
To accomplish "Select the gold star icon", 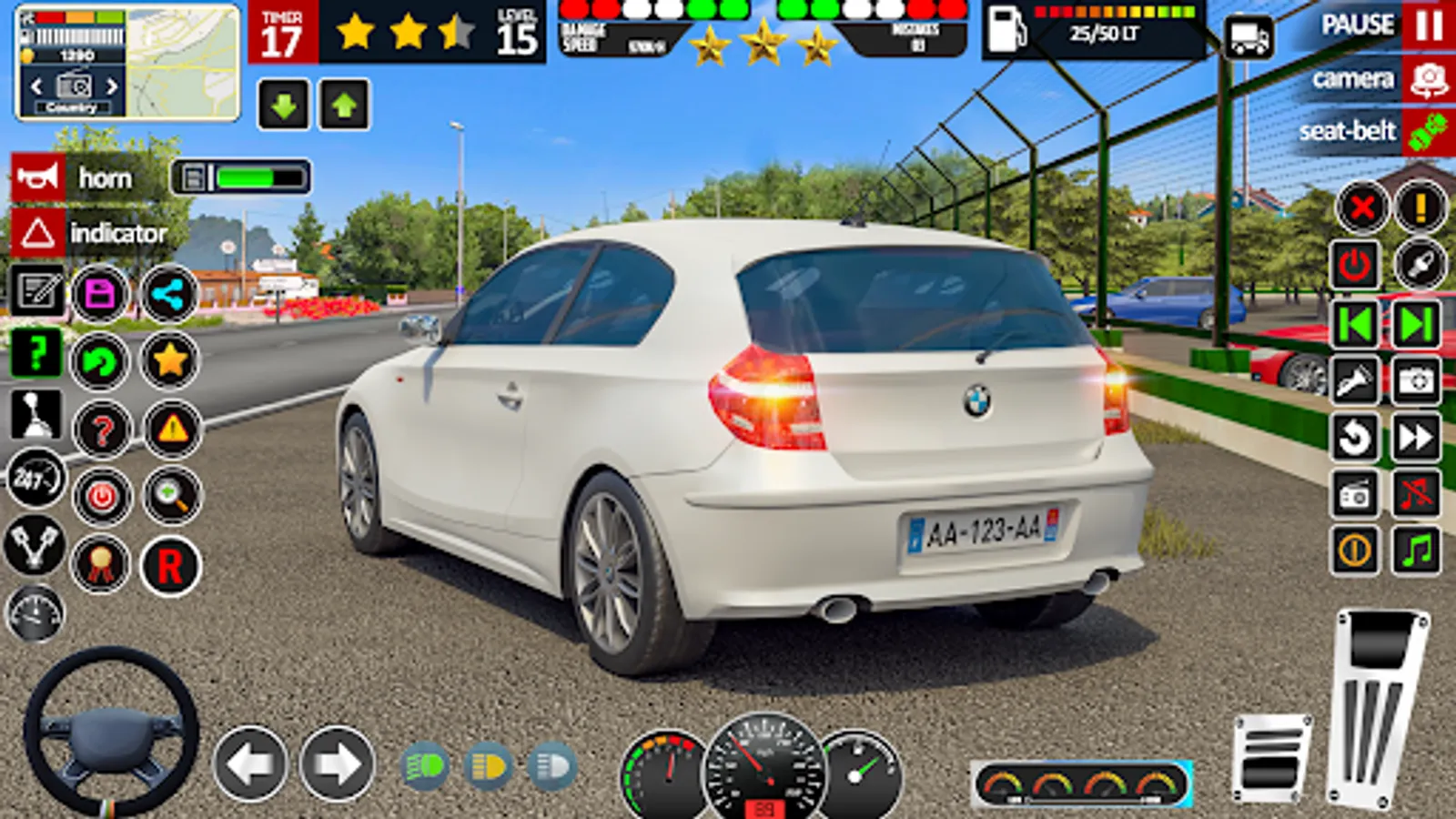I will click(x=169, y=361).
